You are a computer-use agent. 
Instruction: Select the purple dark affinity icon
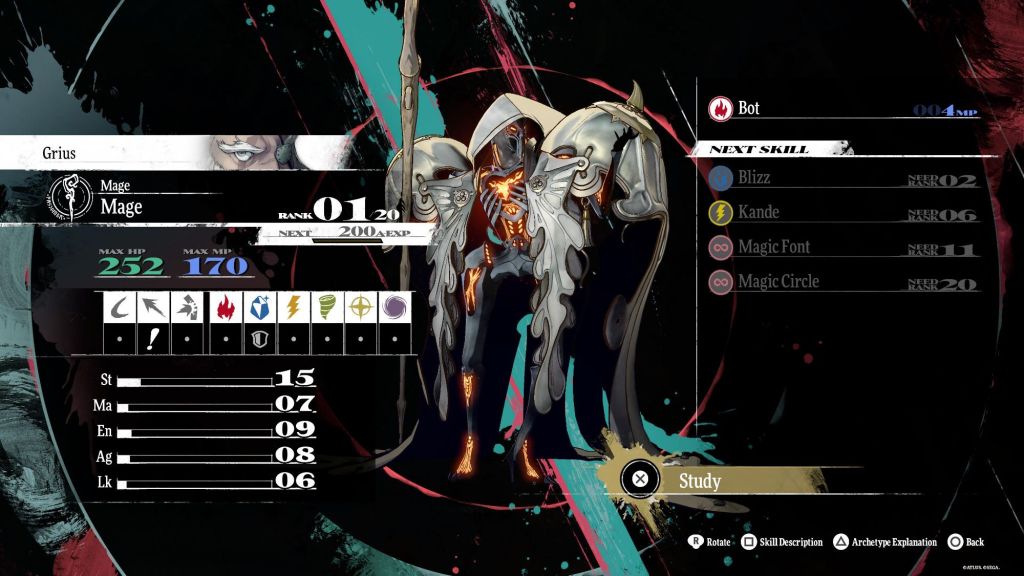point(395,307)
